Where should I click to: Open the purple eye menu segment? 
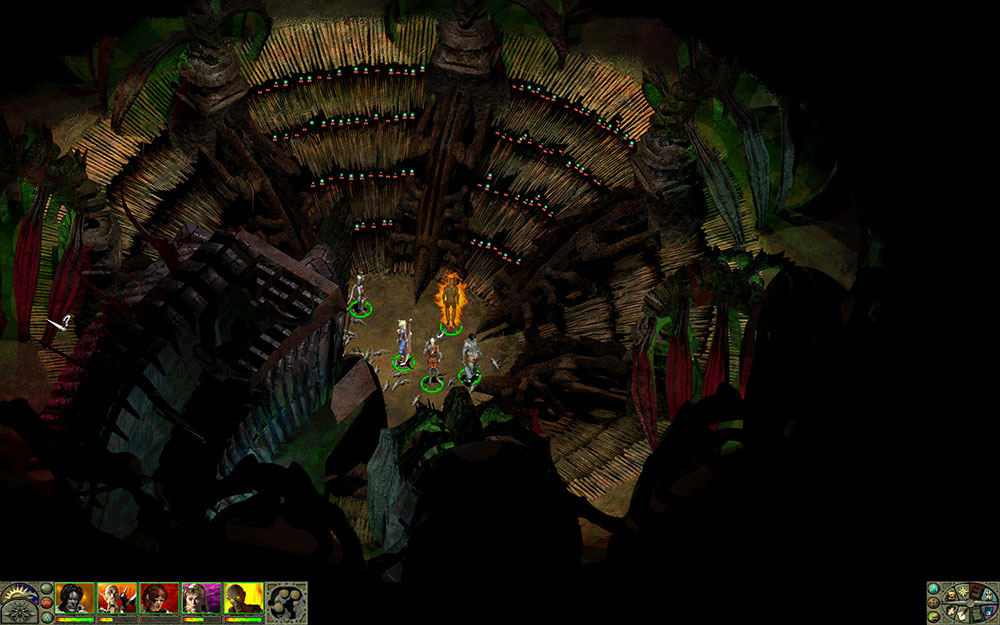[988, 612]
